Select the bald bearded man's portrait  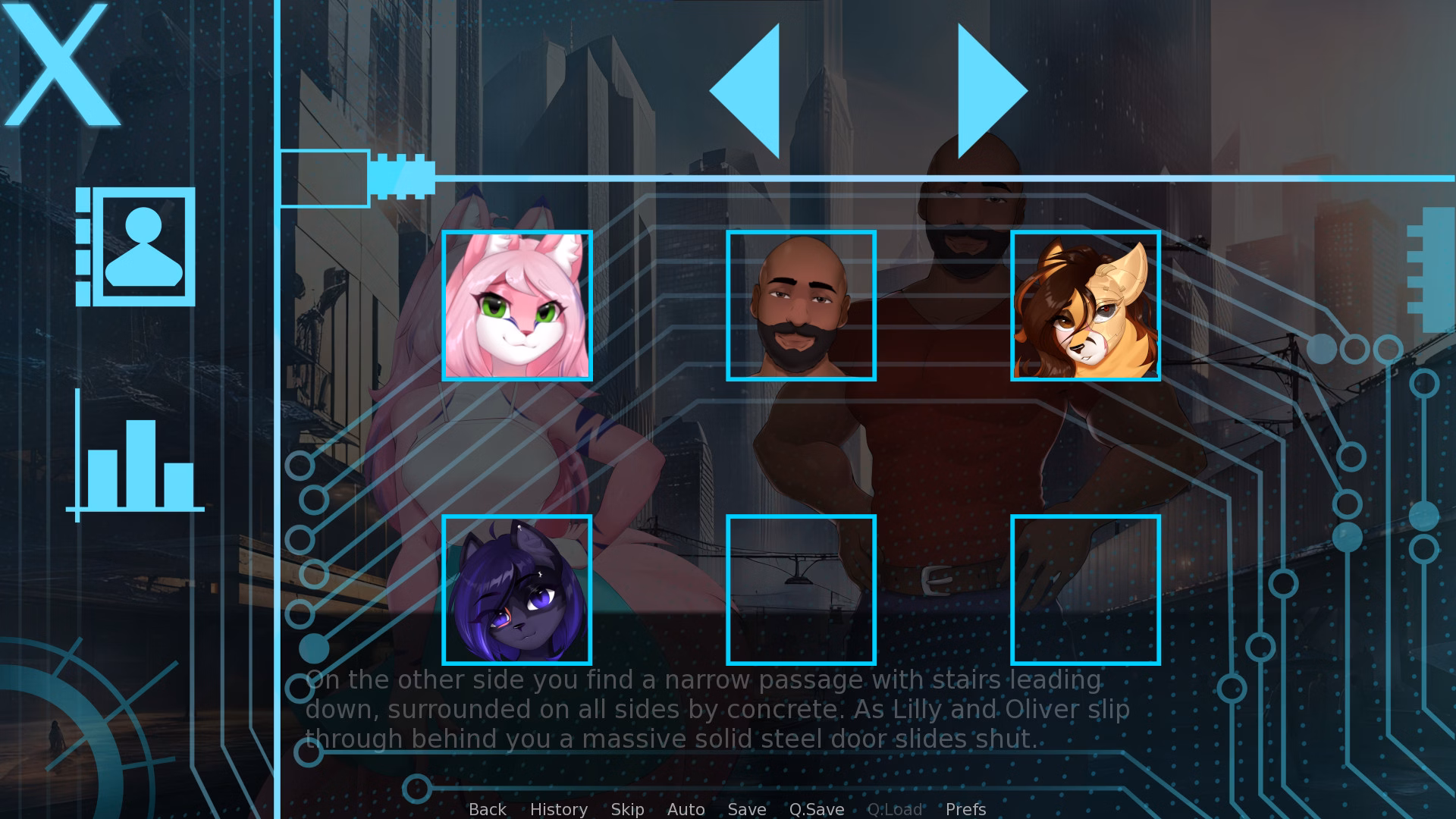(x=801, y=305)
